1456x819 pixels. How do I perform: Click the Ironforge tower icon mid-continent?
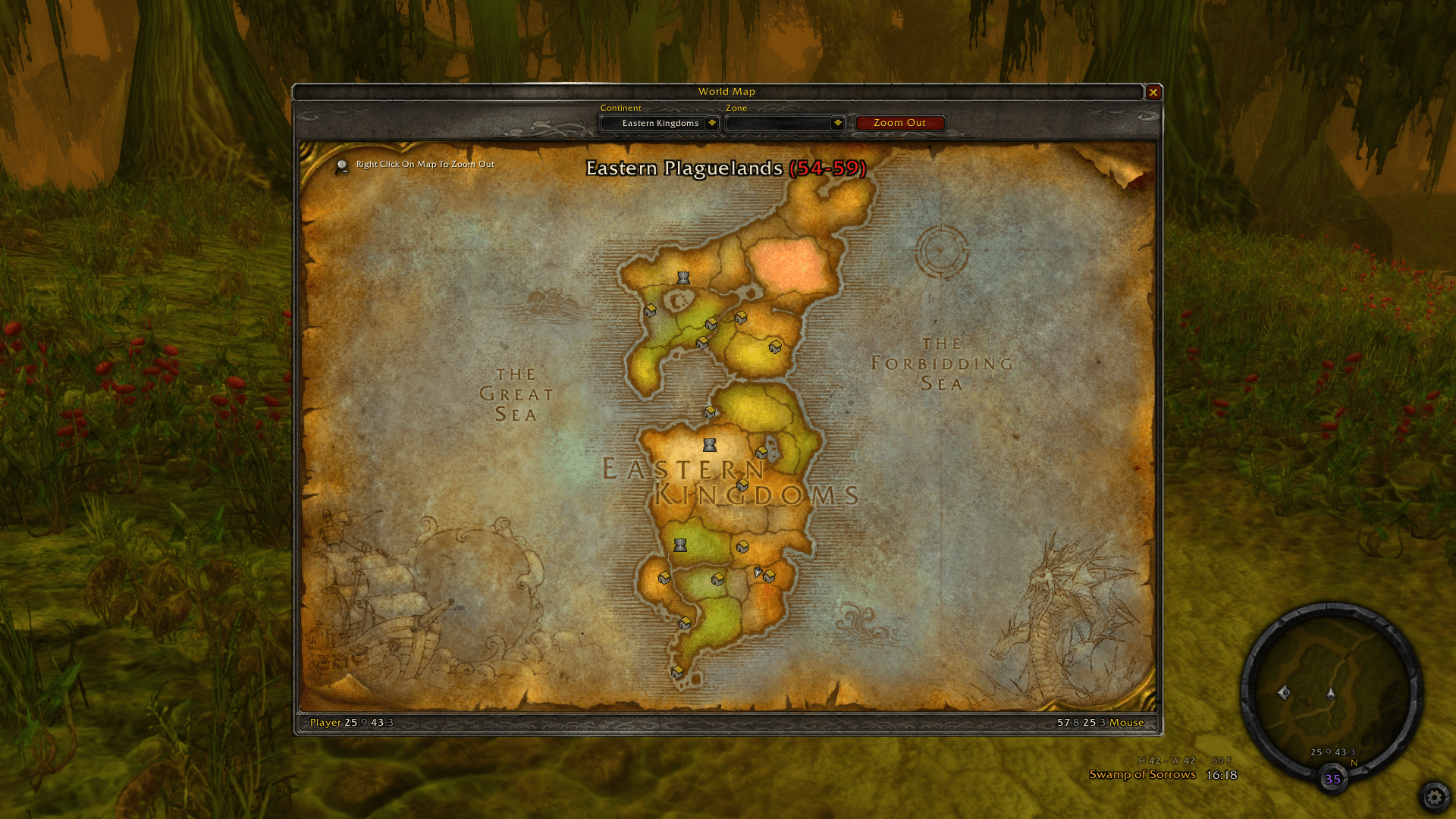point(708,444)
